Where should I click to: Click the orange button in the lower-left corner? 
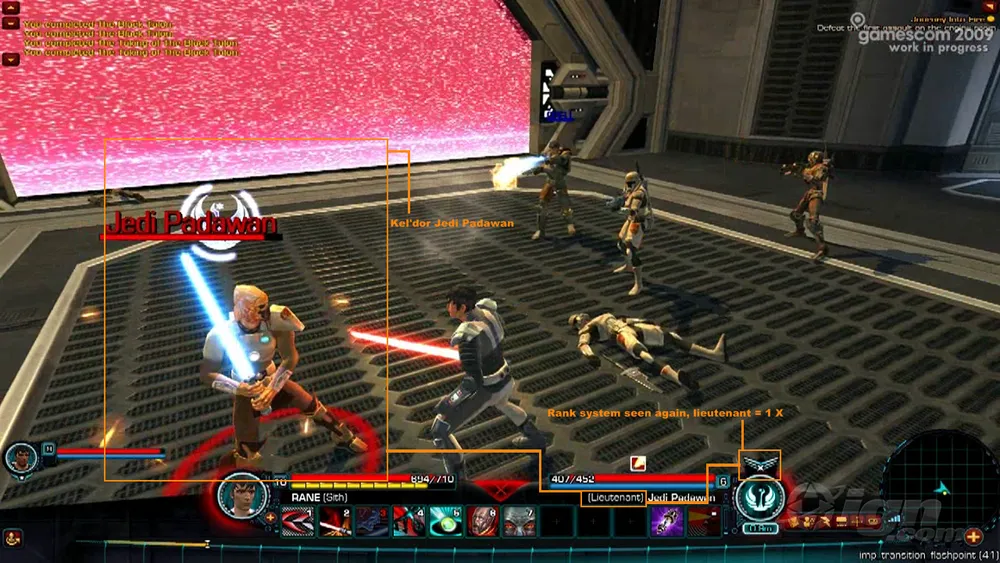pos(12,538)
